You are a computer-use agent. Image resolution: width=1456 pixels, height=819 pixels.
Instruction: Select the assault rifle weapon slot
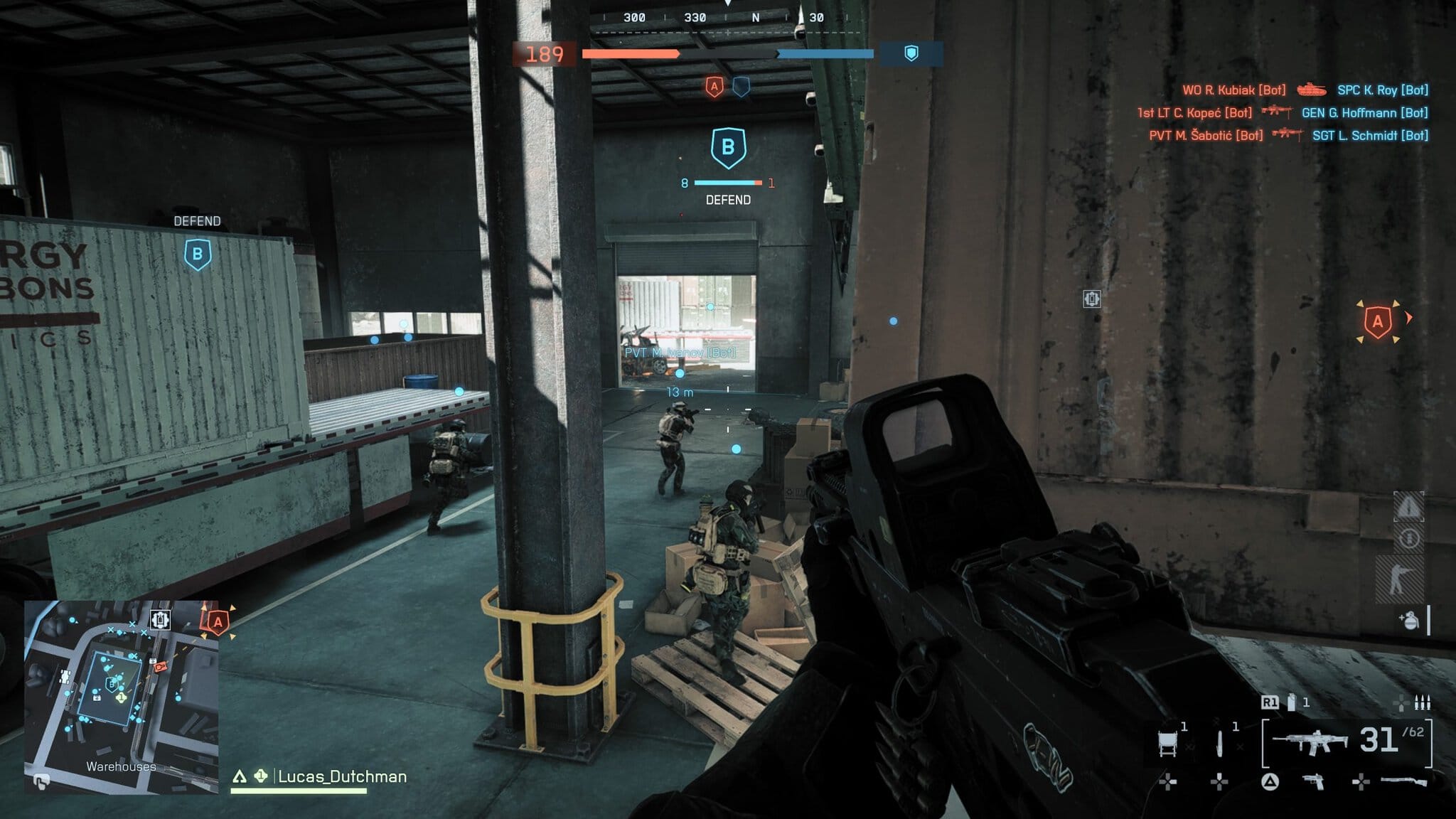point(1310,742)
